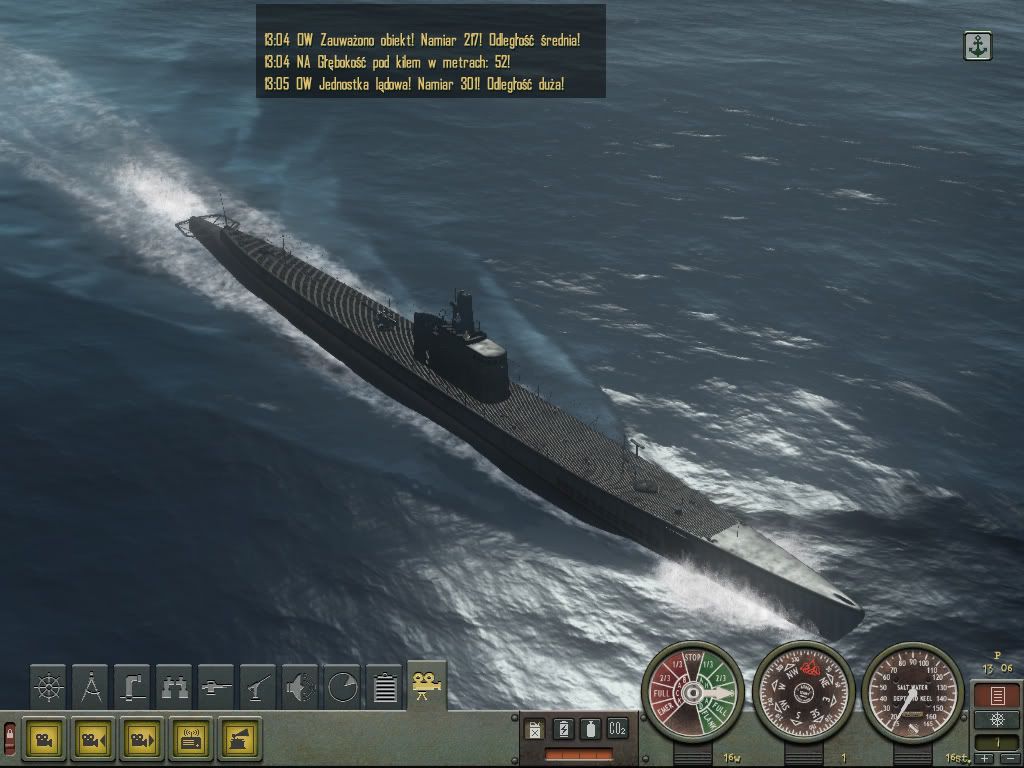Set the engine telegraph to STOP

693,657
